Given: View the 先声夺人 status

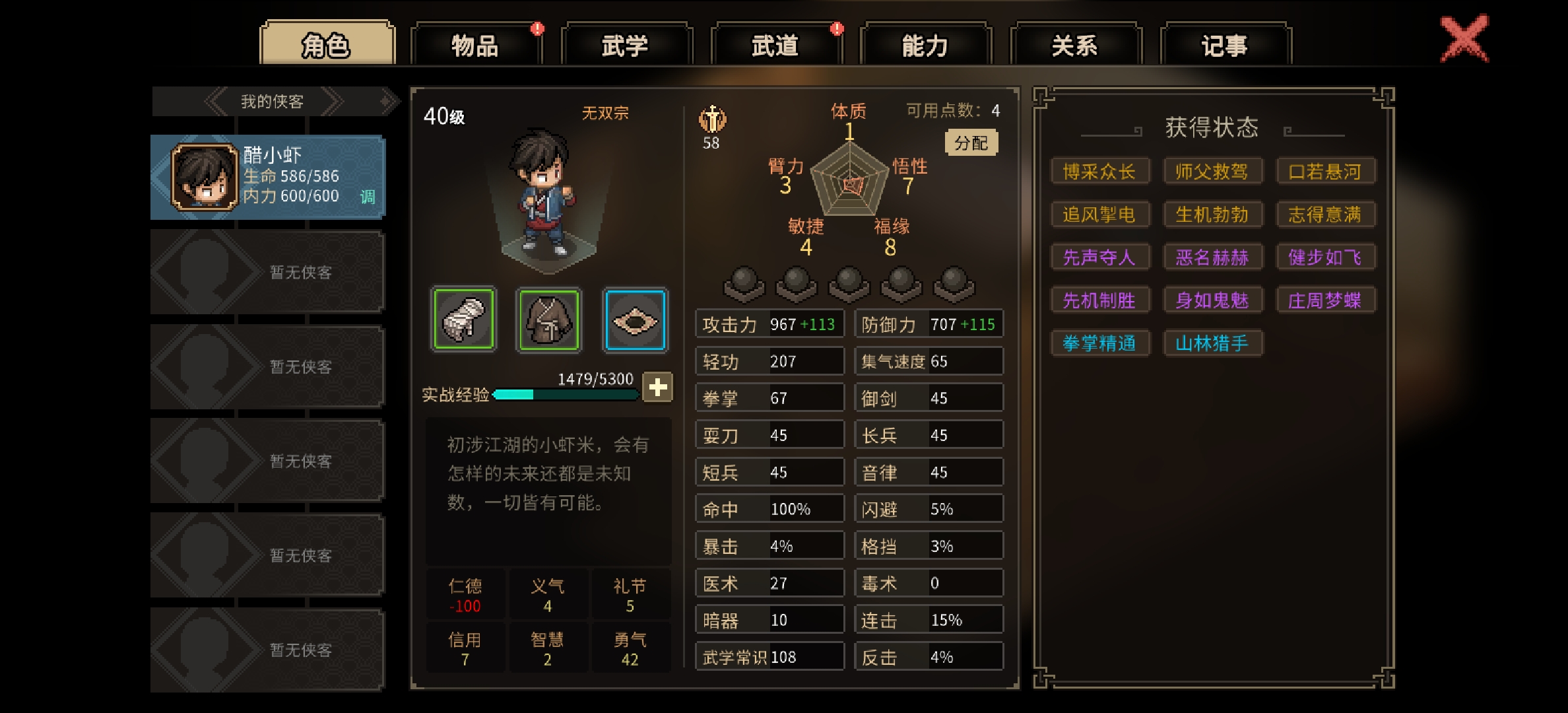Looking at the screenshot, I should tap(1099, 257).
